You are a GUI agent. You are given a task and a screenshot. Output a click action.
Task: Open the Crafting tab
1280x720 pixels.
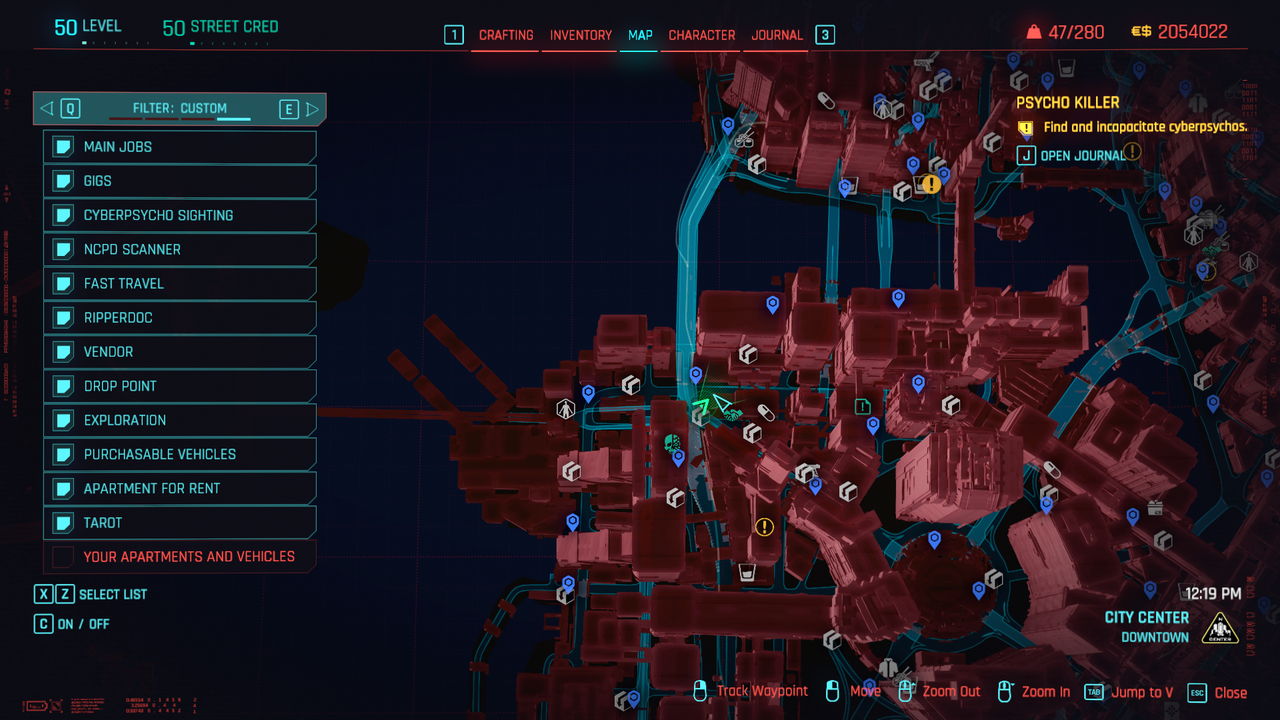coord(506,35)
